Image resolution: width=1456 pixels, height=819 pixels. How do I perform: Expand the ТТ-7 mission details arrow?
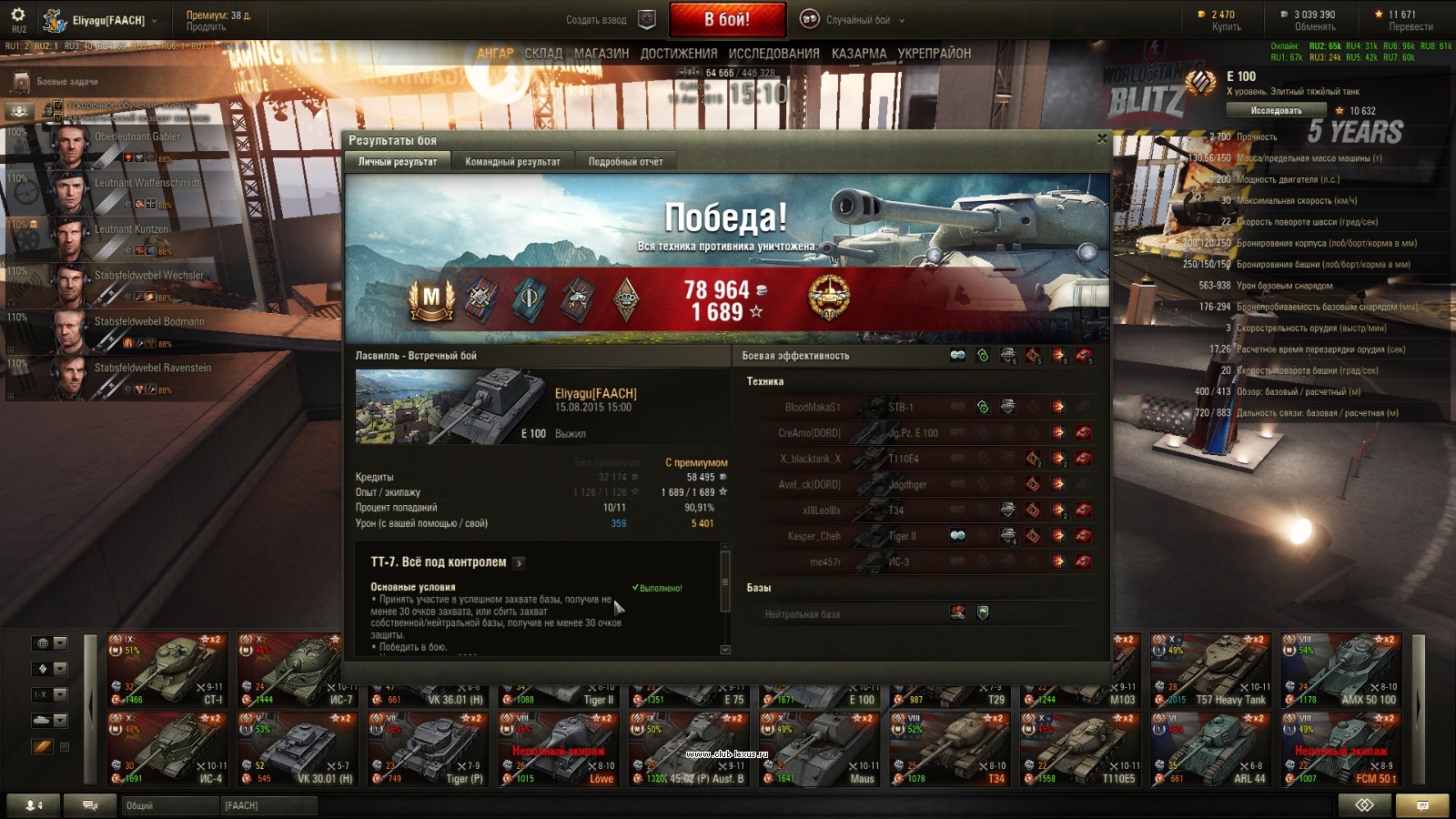[519, 563]
